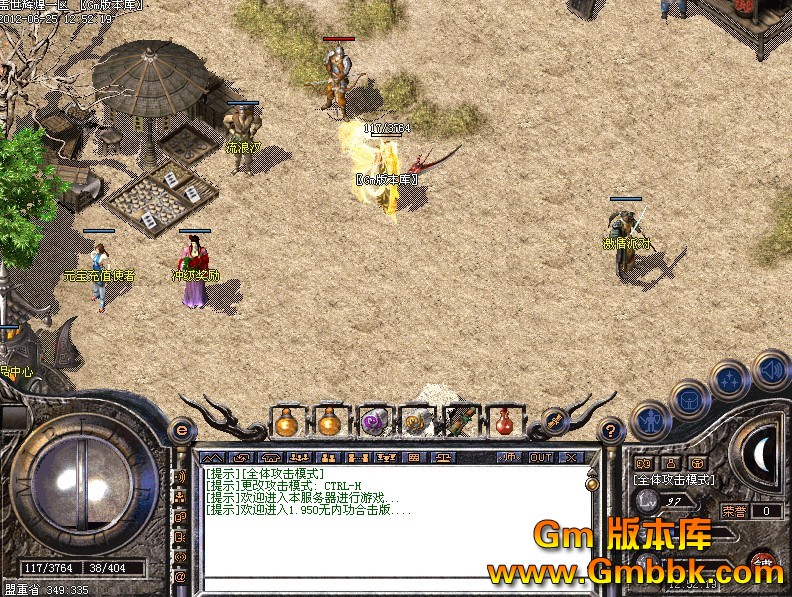Select the green bundled scroll belt slot
Image resolution: width=792 pixels, height=597 pixels.
pyautogui.click(x=460, y=422)
